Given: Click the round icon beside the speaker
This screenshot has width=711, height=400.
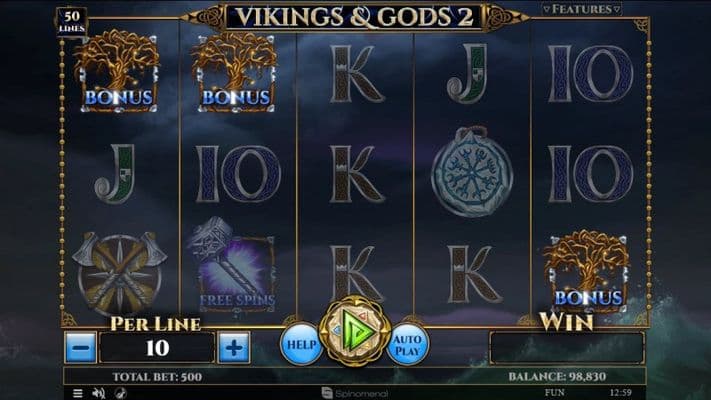Looking at the screenshot, I should 118,393.
